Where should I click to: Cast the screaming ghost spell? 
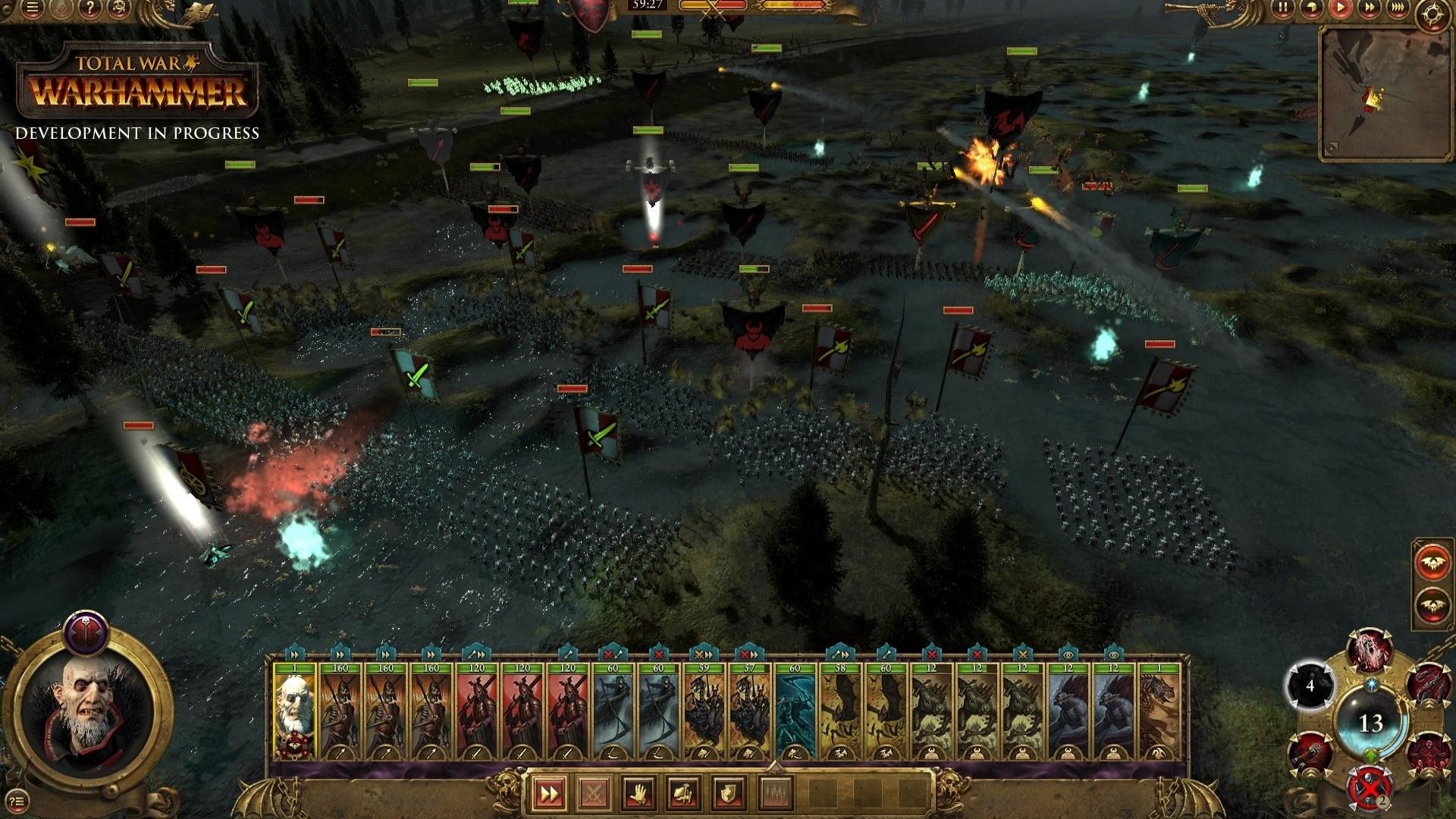tap(1369, 651)
